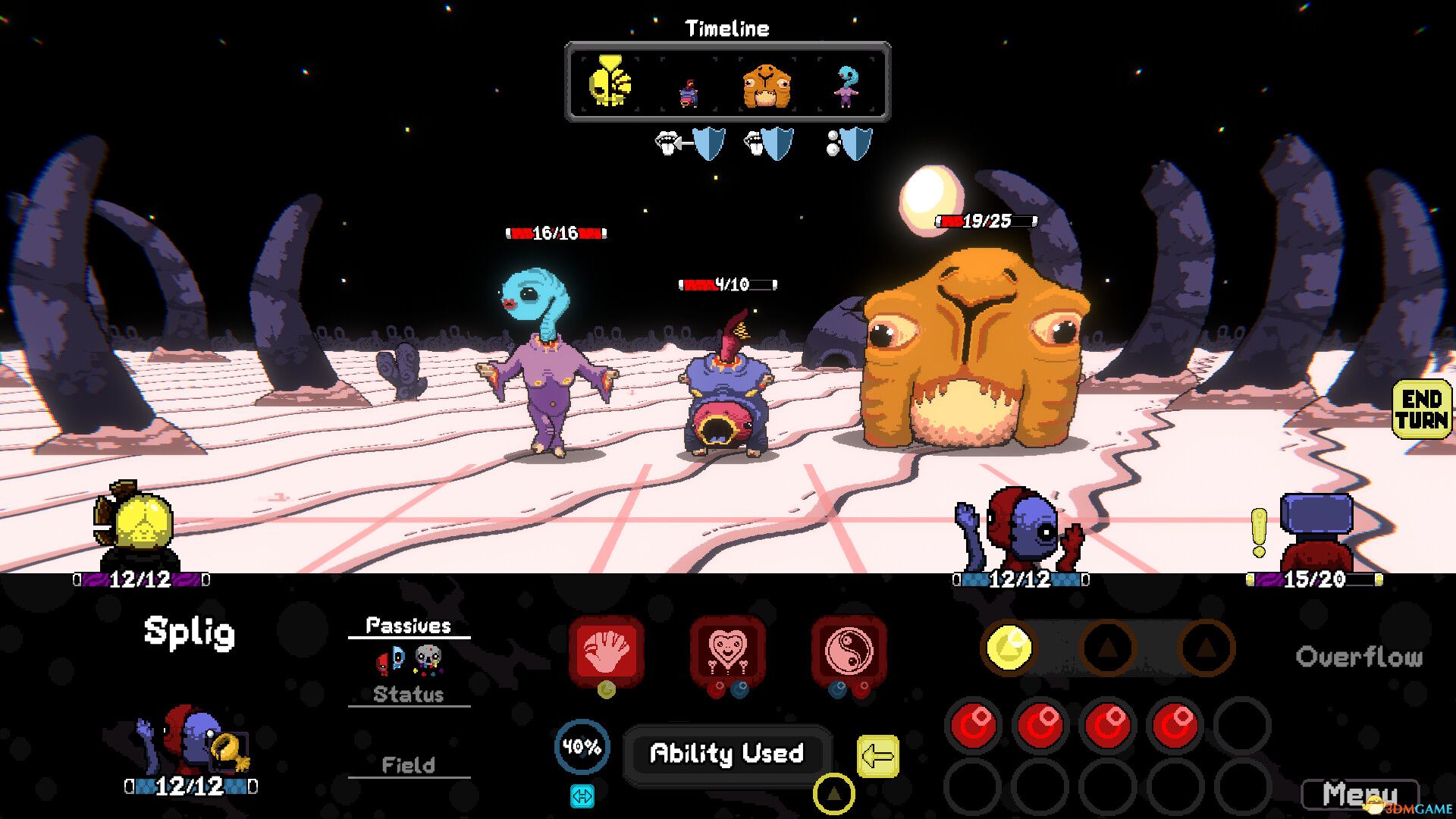View the grey skull passive icon
1456x819 pixels.
click(428, 659)
